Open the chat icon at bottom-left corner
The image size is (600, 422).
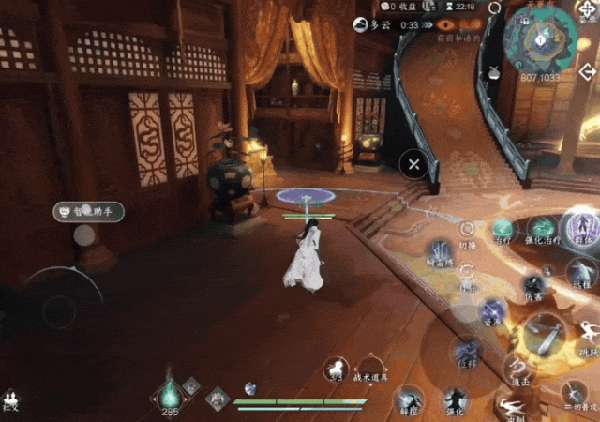point(10,398)
